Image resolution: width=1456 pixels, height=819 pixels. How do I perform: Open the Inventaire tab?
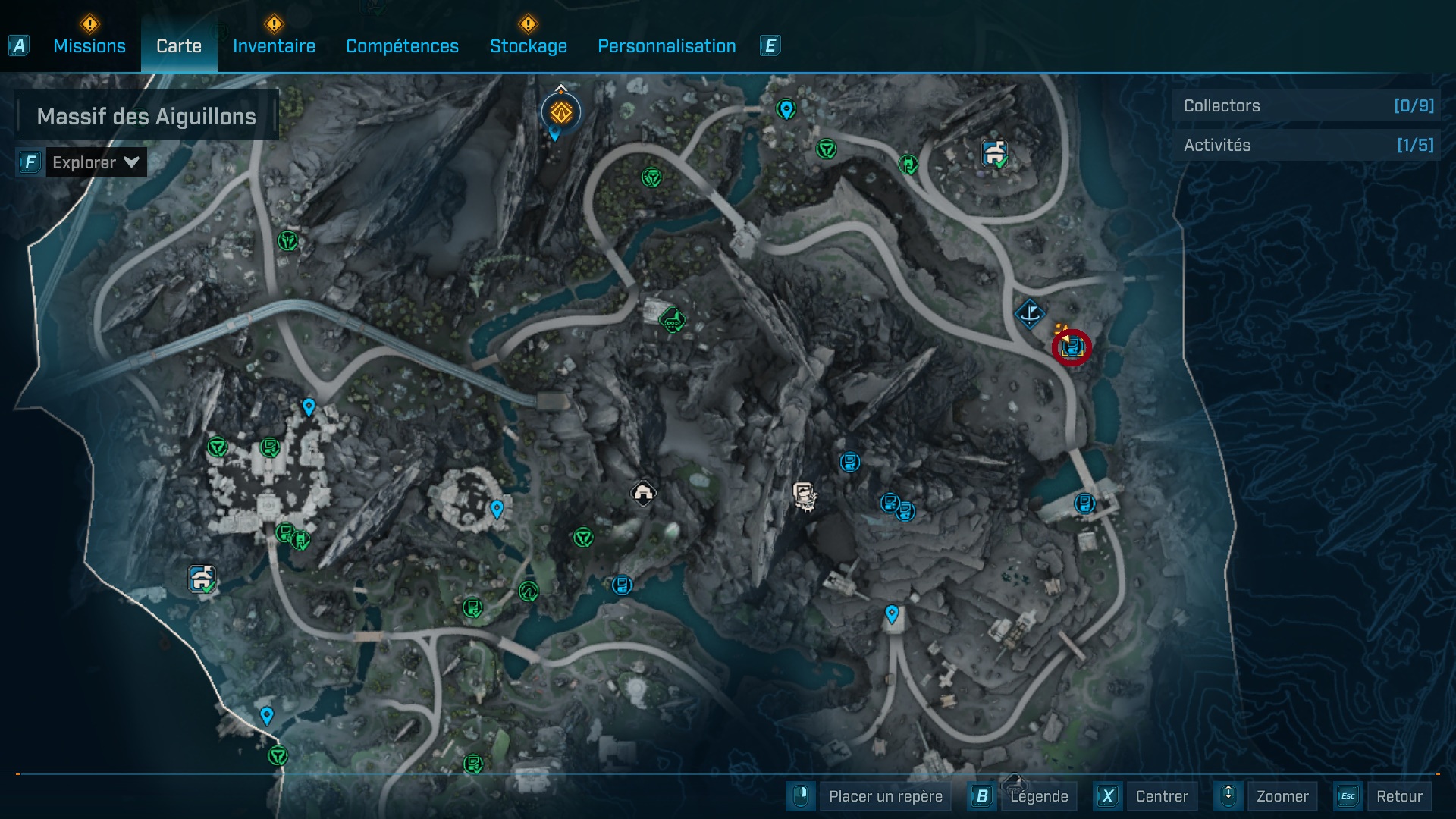pyautogui.click(x=274, y=45)
